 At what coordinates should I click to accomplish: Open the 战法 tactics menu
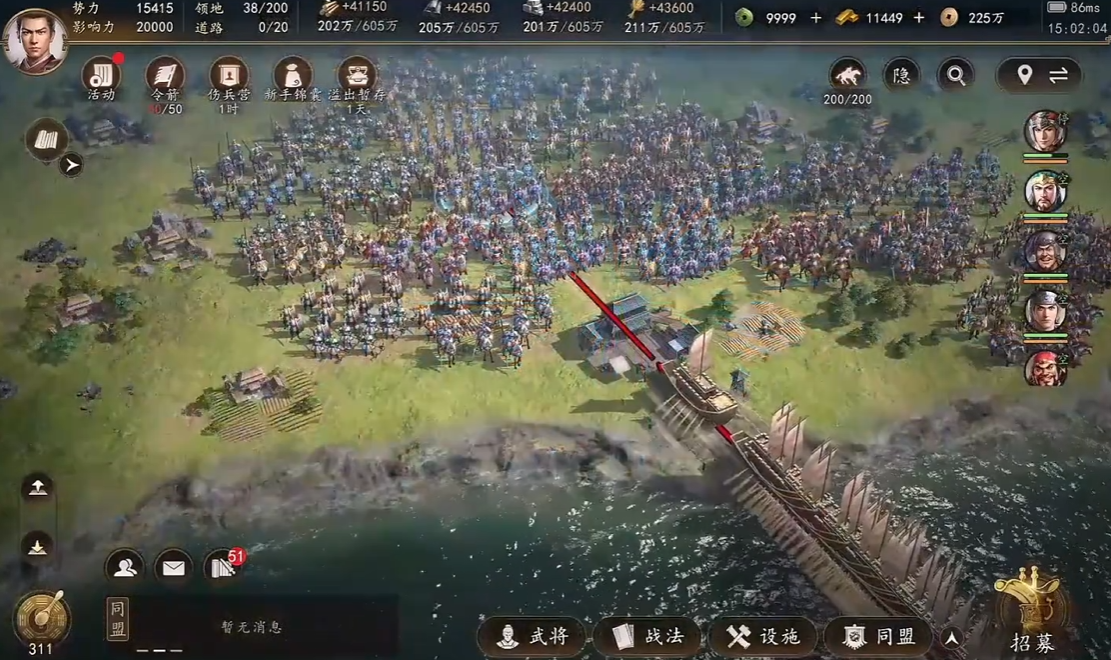[x=648, y=636]
